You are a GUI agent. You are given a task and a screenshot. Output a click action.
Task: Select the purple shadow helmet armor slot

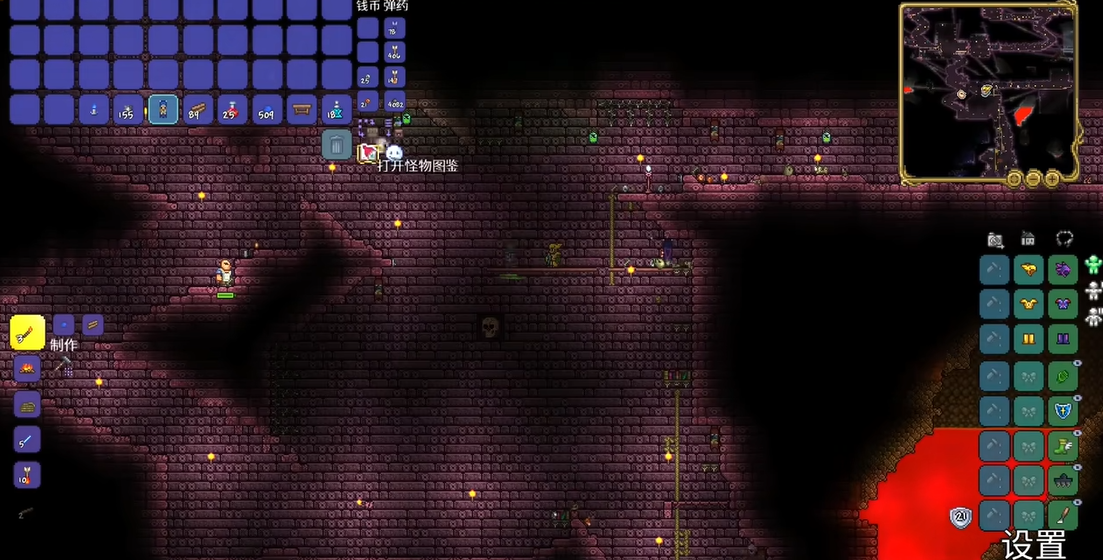(x=1063, y=268)
